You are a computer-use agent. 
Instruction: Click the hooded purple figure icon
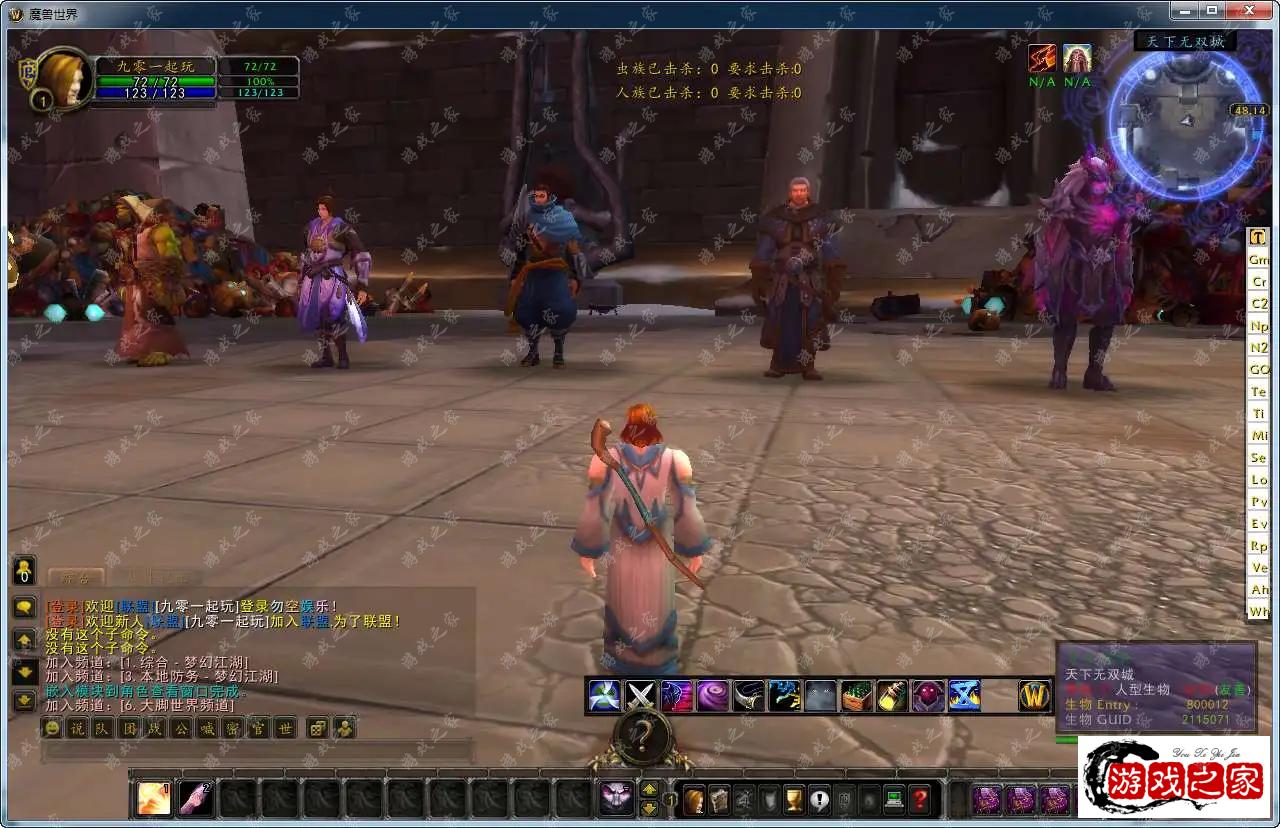click(x=928, y=695)
